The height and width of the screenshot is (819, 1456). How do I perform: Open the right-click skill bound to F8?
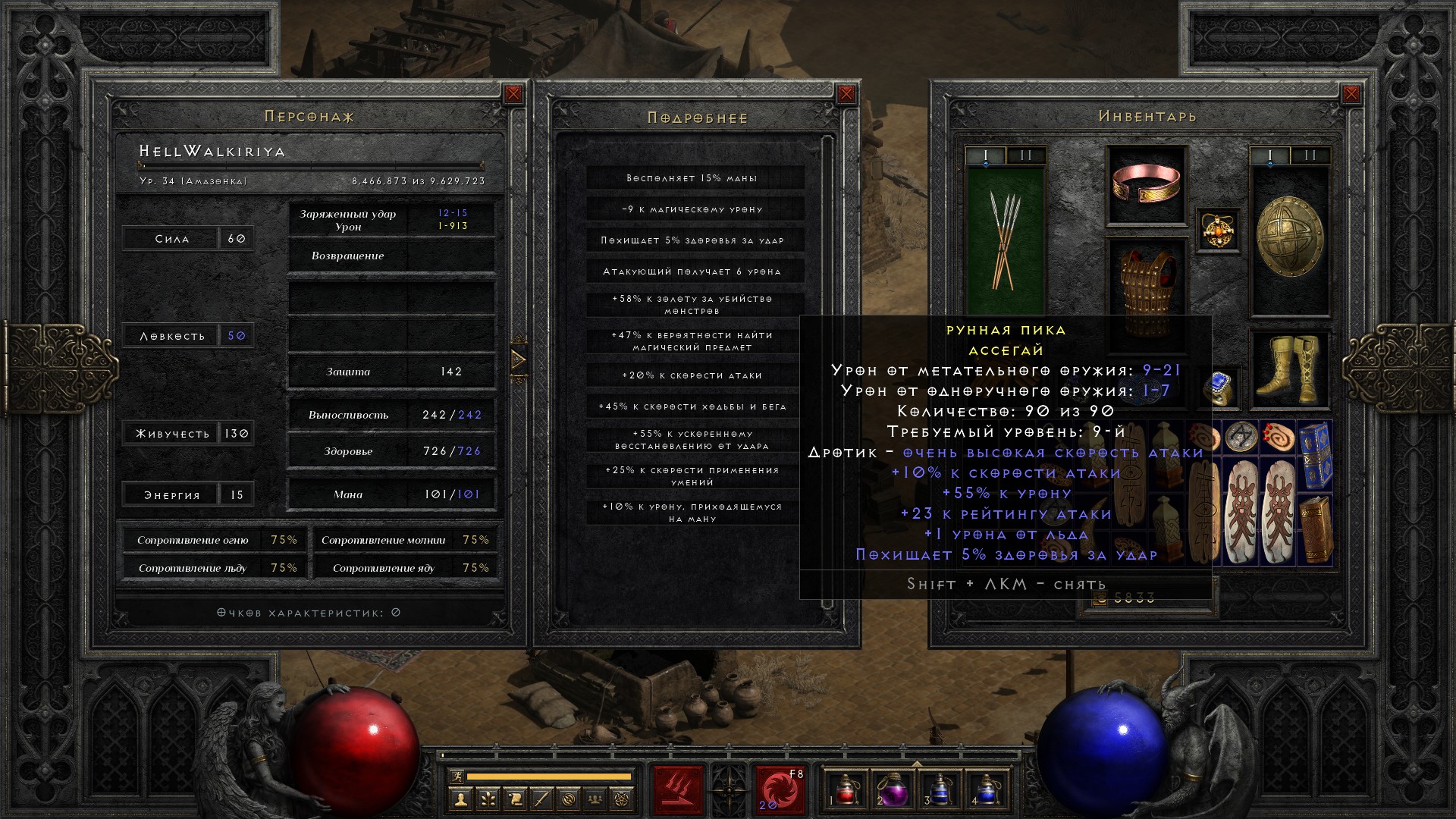click(x=779, y=790)
